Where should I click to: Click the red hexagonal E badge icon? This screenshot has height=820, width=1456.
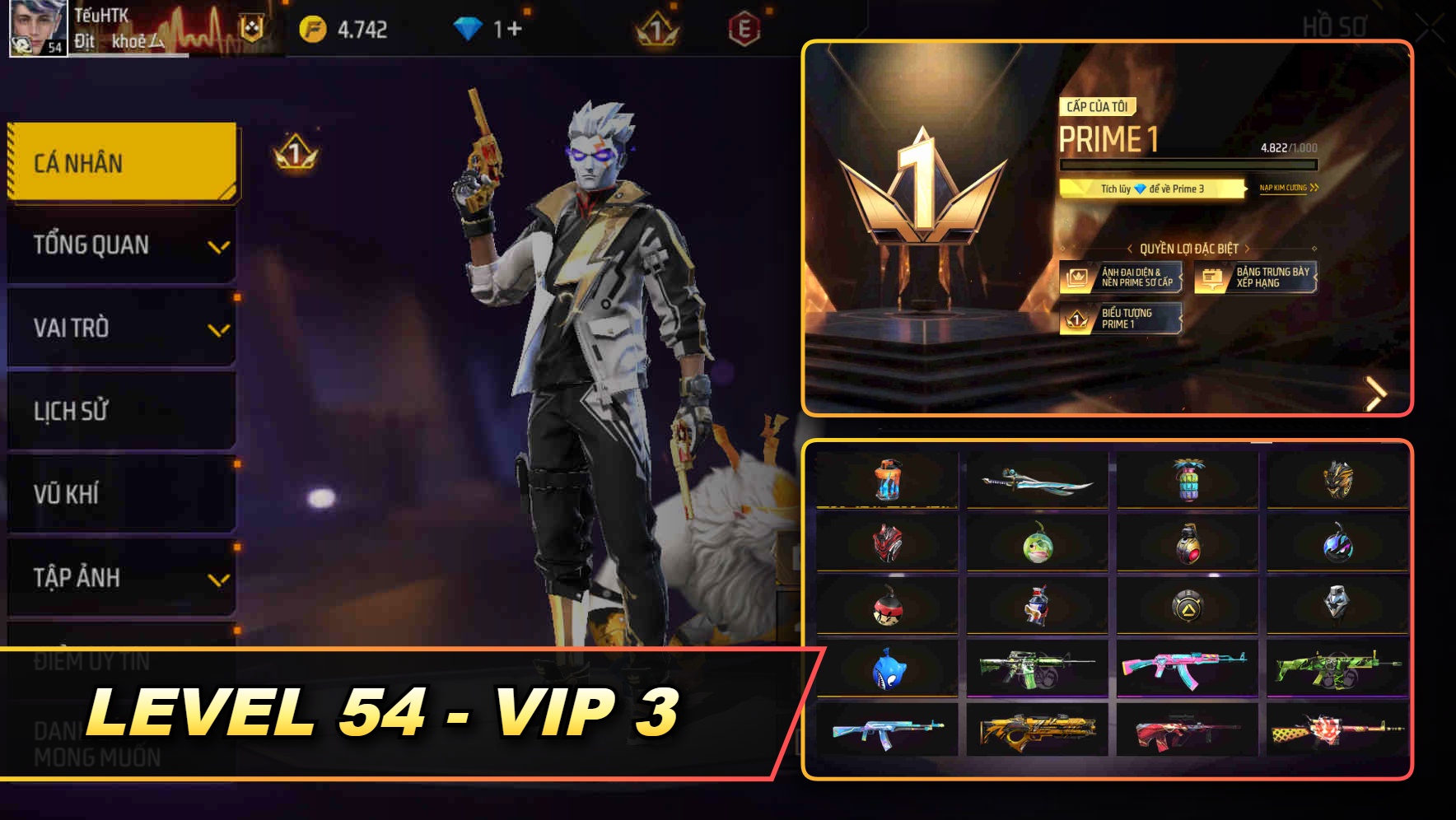745,27
